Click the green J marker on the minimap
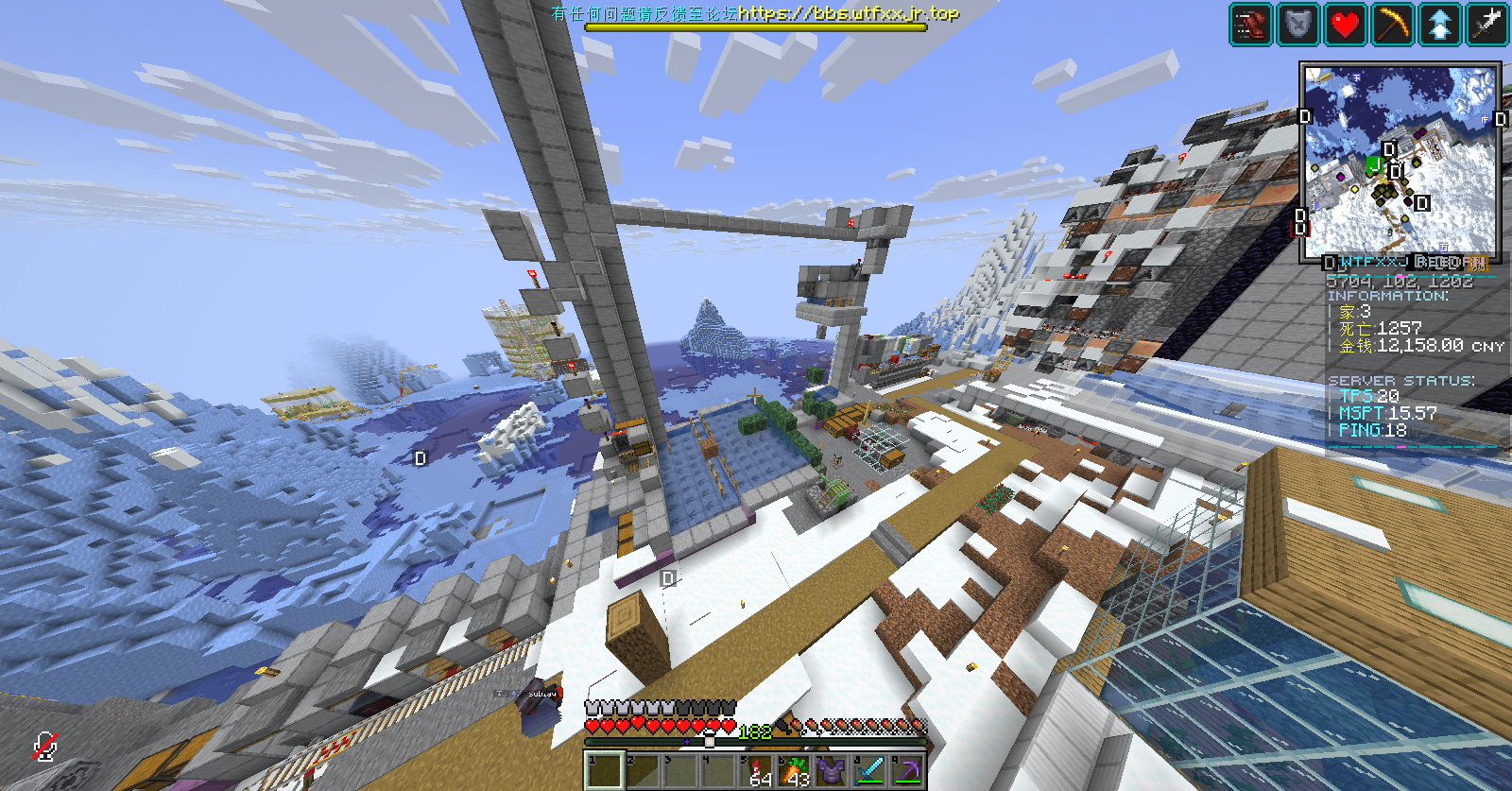Viewport: 1512px width, 791px height. [x=1375, y=166]
